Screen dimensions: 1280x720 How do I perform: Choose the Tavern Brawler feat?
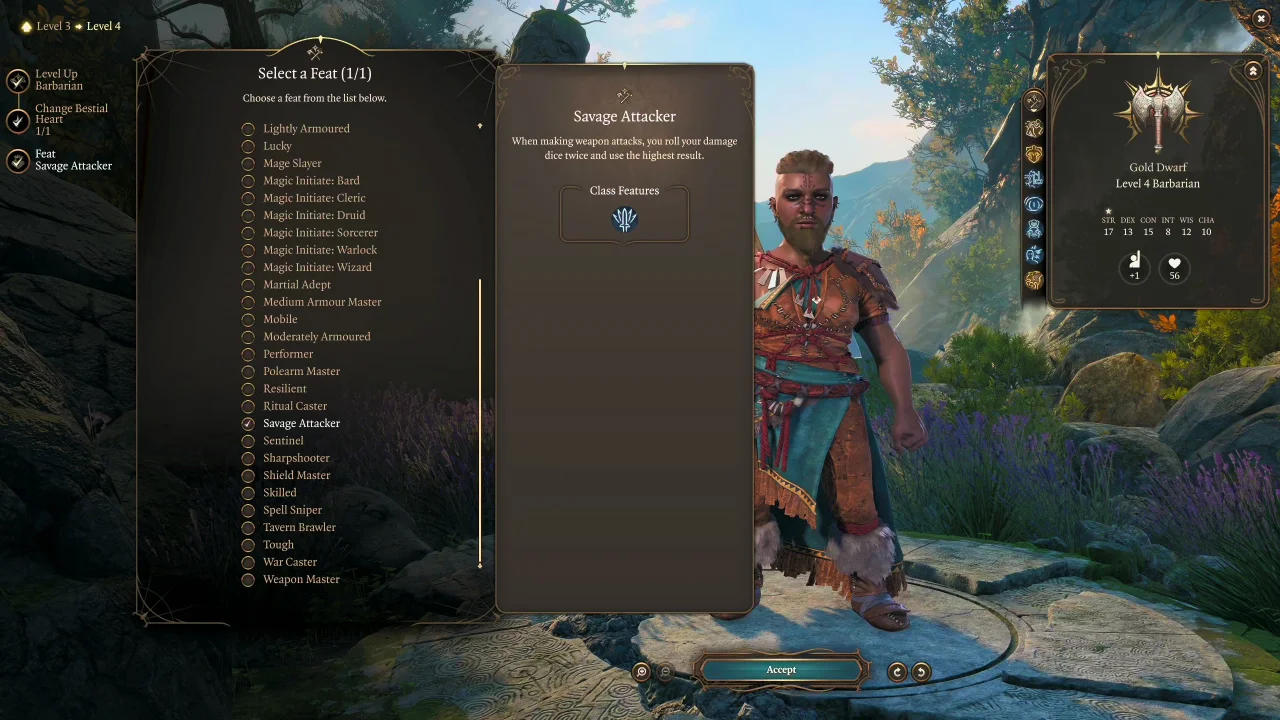click(299, 527)
